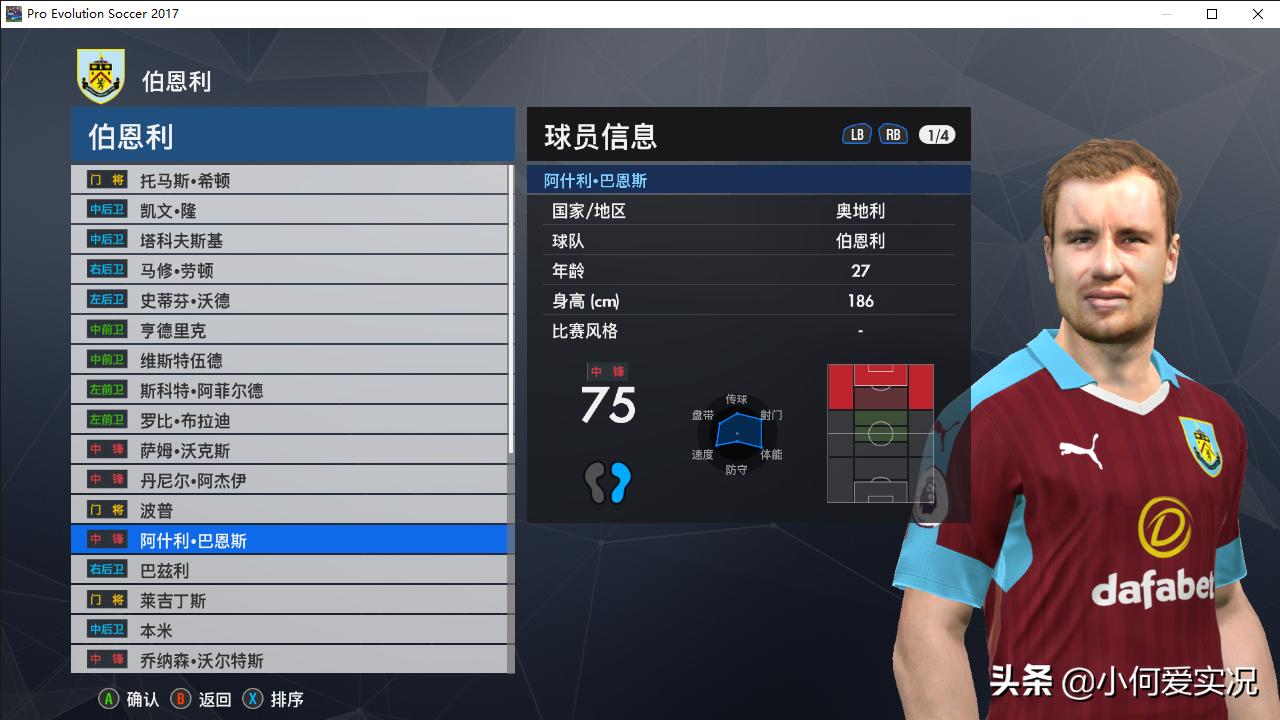
Task: Click the player's radar stats chart
Action: pyautogui.click(x=737, y=432)
